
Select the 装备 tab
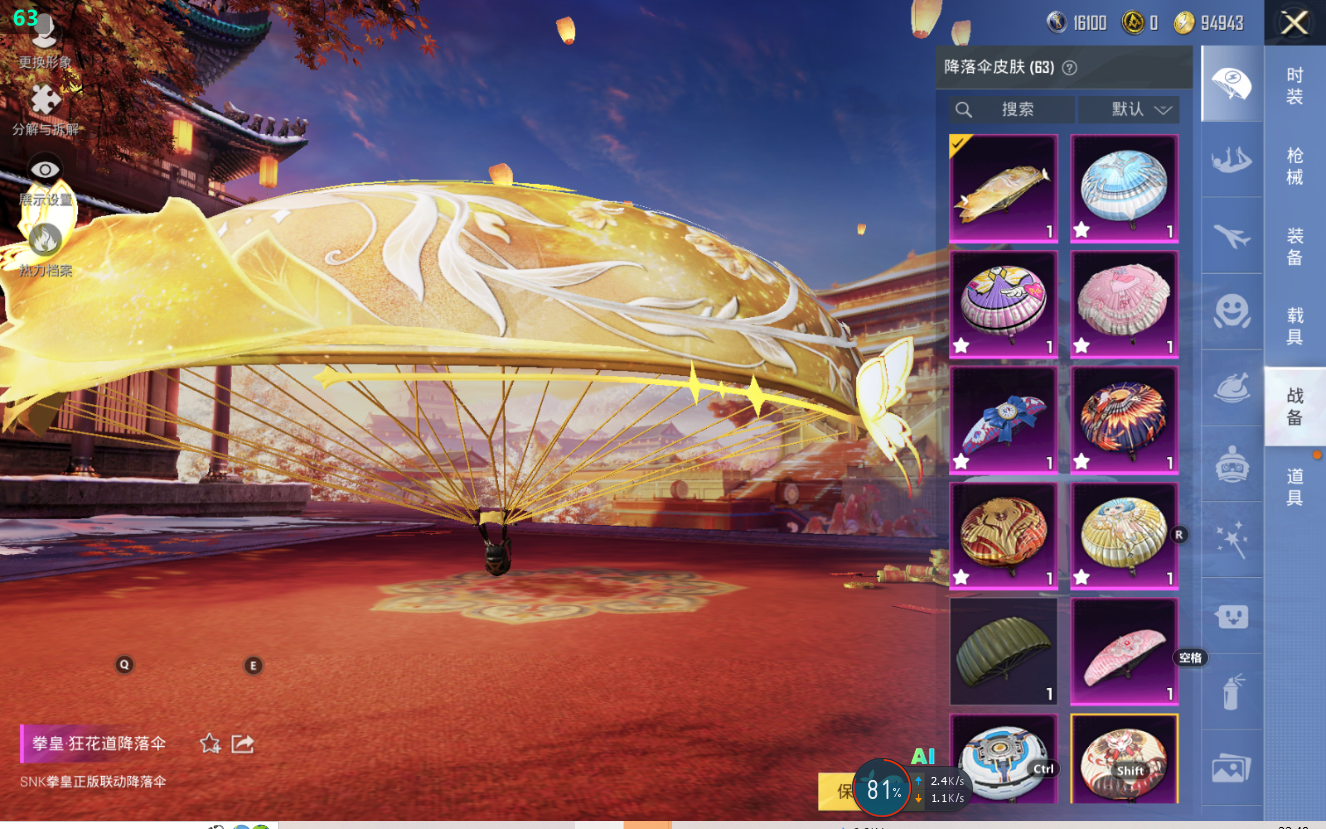pyautogui.click(x=1294, y=246)
